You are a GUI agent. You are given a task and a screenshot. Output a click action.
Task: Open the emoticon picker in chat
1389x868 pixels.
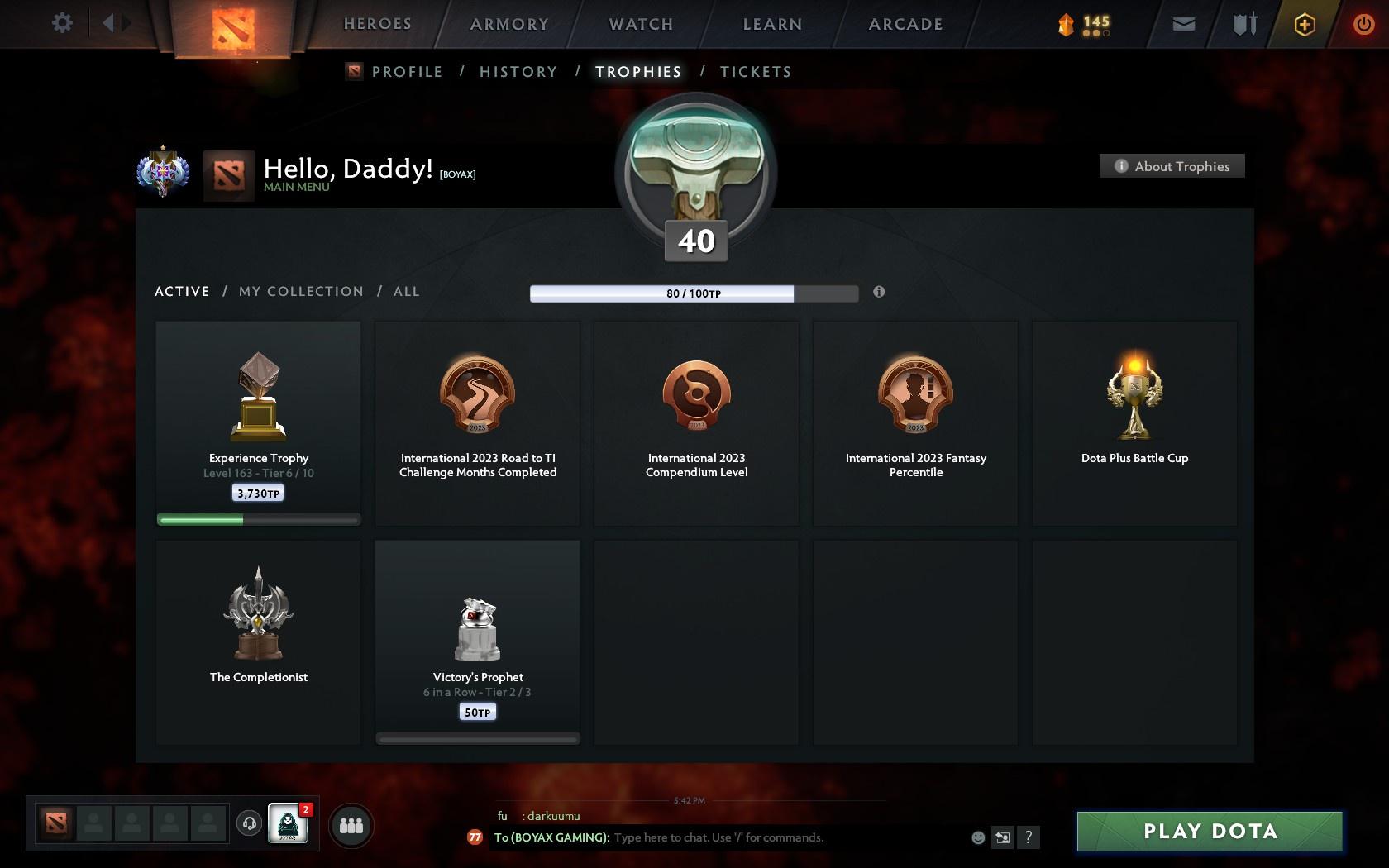point(978,837)
